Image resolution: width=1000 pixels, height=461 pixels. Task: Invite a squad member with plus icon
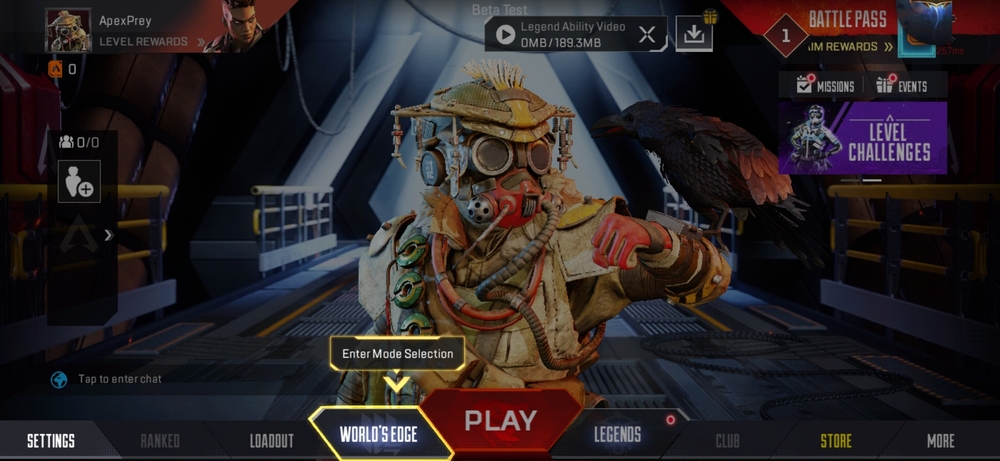pos(78,183)
